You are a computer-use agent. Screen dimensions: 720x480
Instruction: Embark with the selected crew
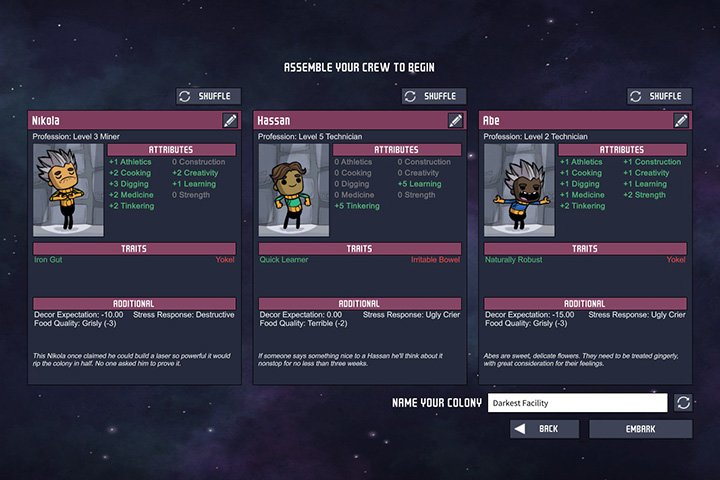coord(640,429)
